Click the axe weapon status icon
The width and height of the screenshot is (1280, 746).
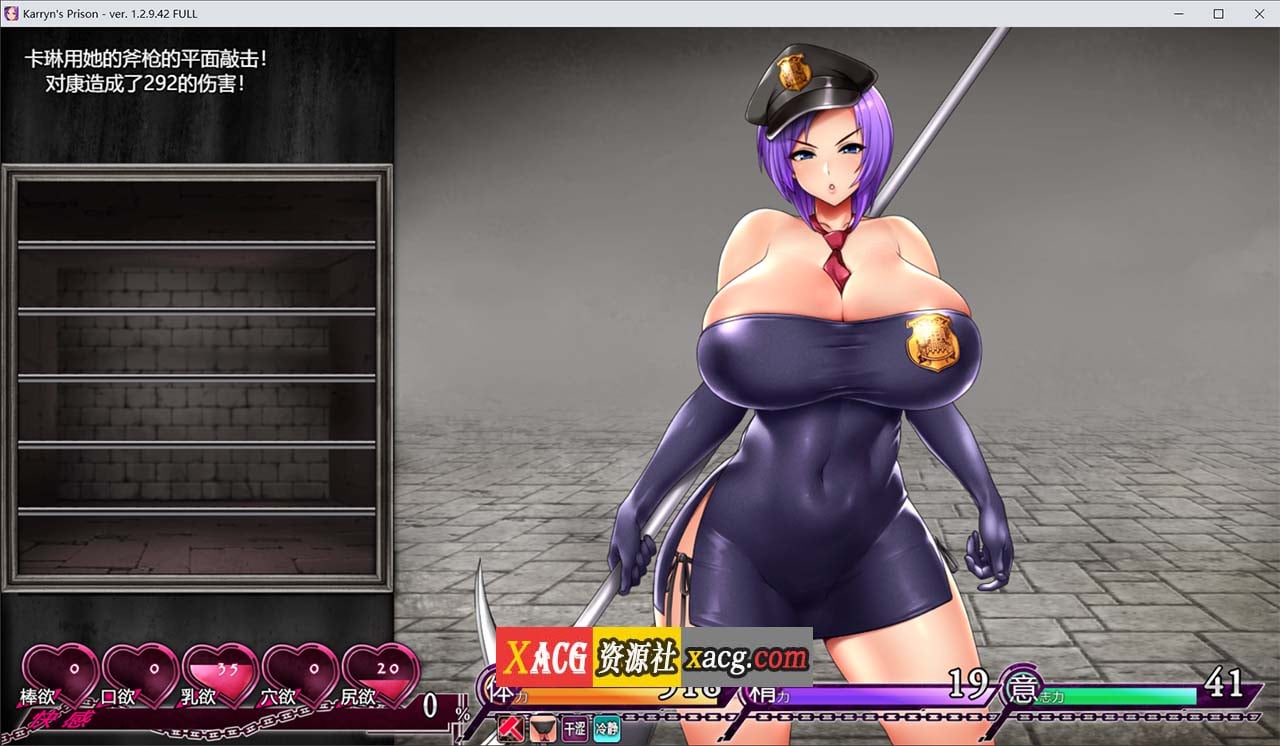510,729
